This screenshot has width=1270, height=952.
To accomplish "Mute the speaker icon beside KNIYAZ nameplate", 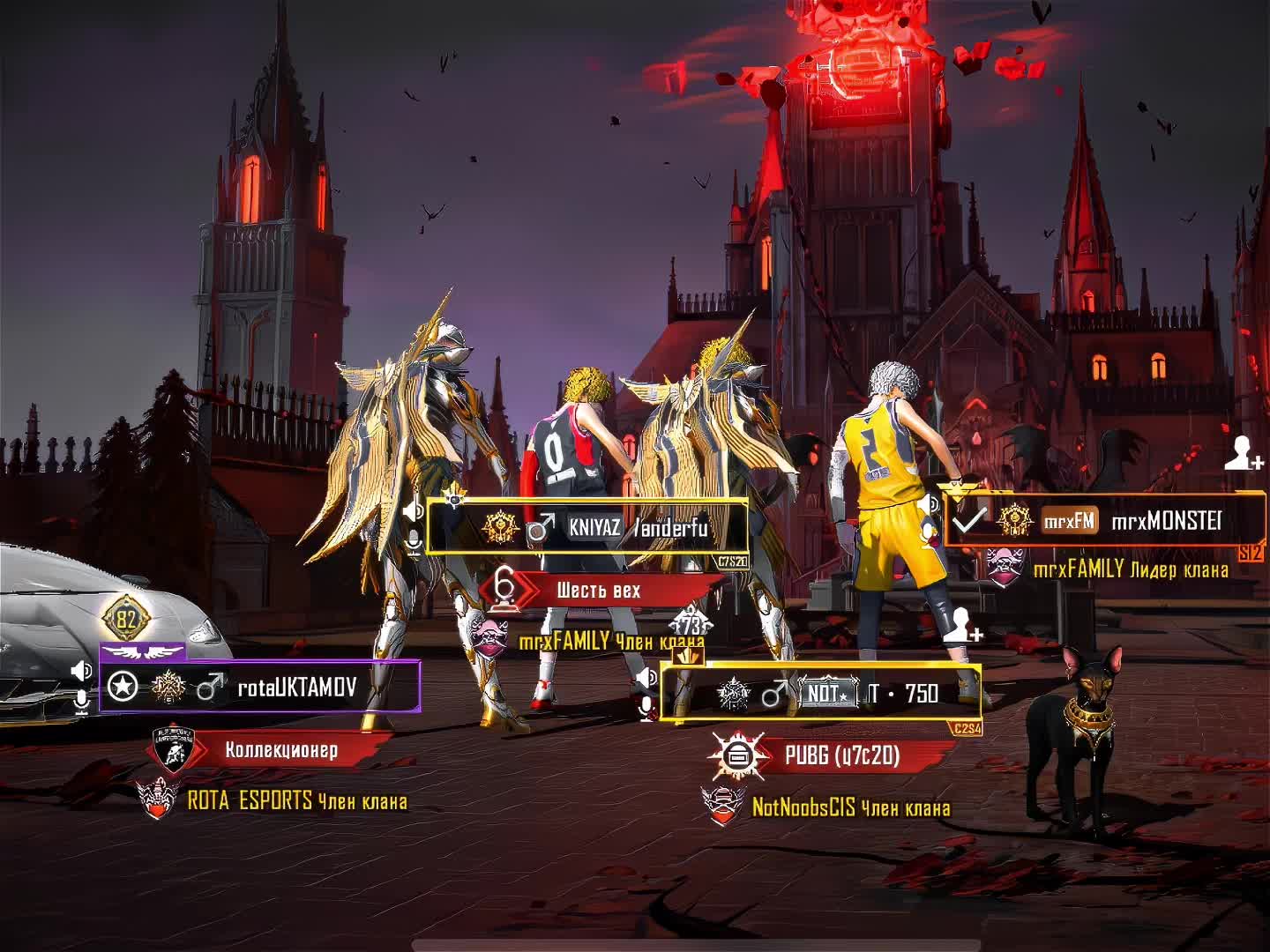I will click(x=413, y=511).
